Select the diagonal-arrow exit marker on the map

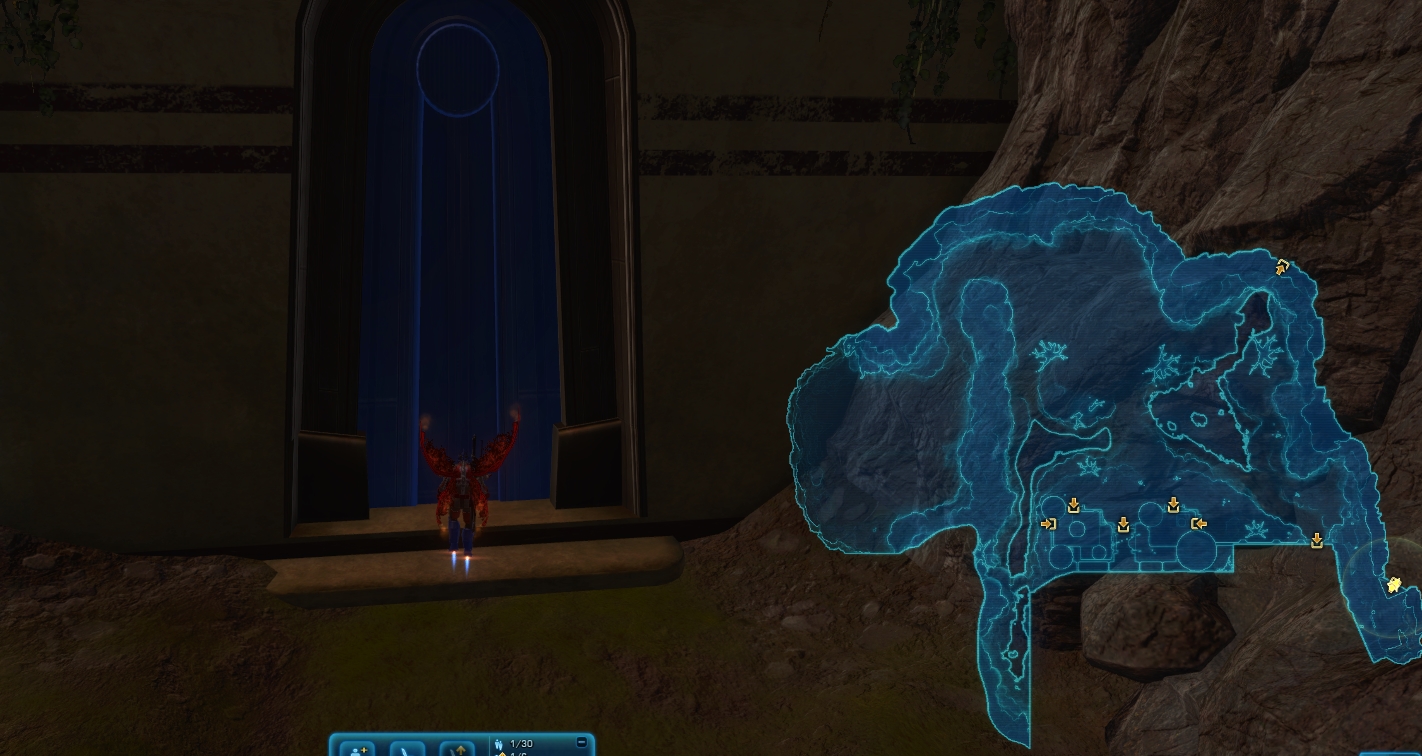[x=1282, y=267]
